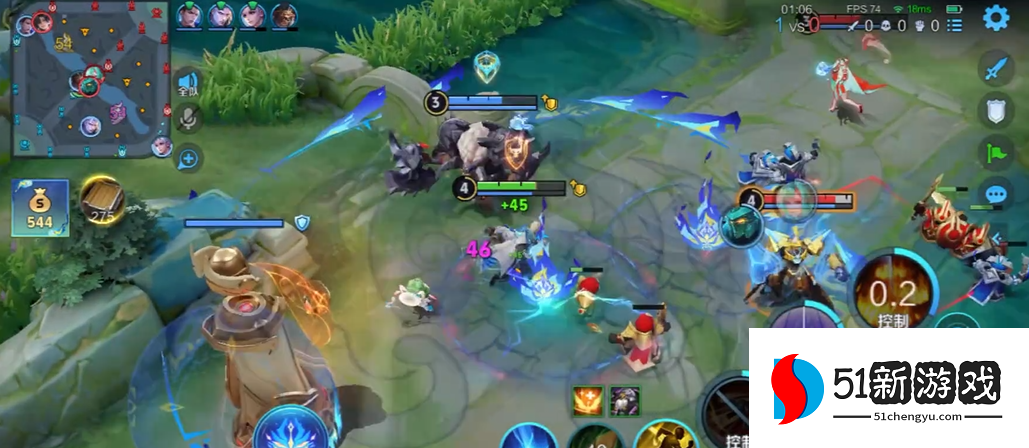
Task: Open the settings gear
Action: (x=995, y=17)
